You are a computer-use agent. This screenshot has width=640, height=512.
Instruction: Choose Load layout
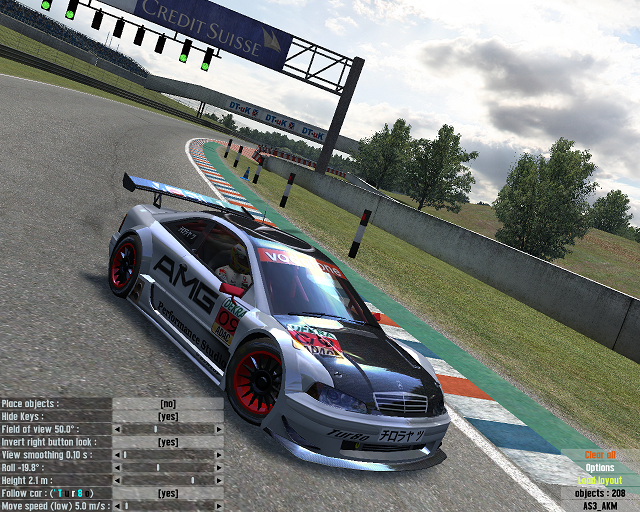point(600,481)
